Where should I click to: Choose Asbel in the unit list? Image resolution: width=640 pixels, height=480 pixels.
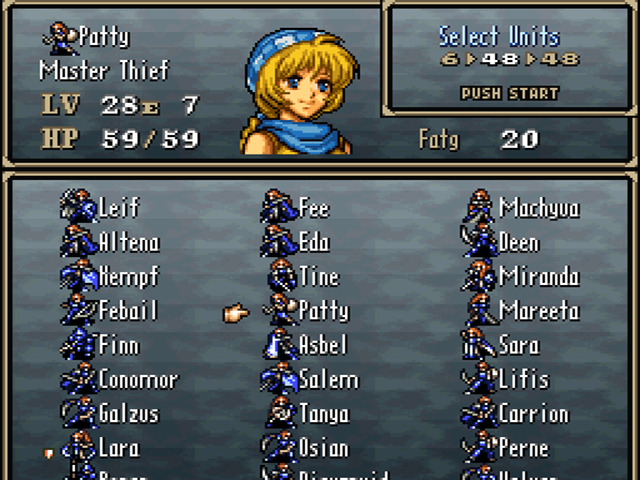coord(323,346)
